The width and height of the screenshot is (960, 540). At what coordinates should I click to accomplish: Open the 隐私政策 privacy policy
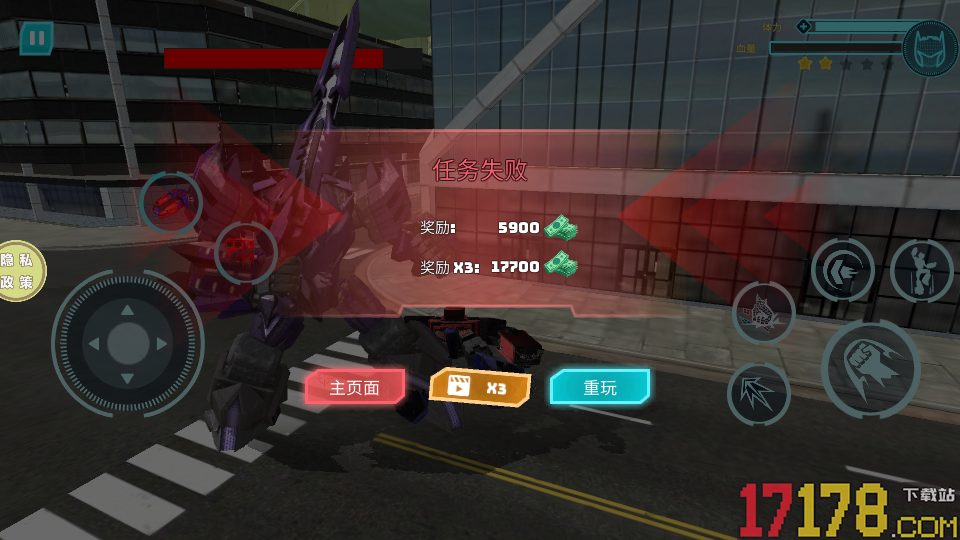pos(17,270)
